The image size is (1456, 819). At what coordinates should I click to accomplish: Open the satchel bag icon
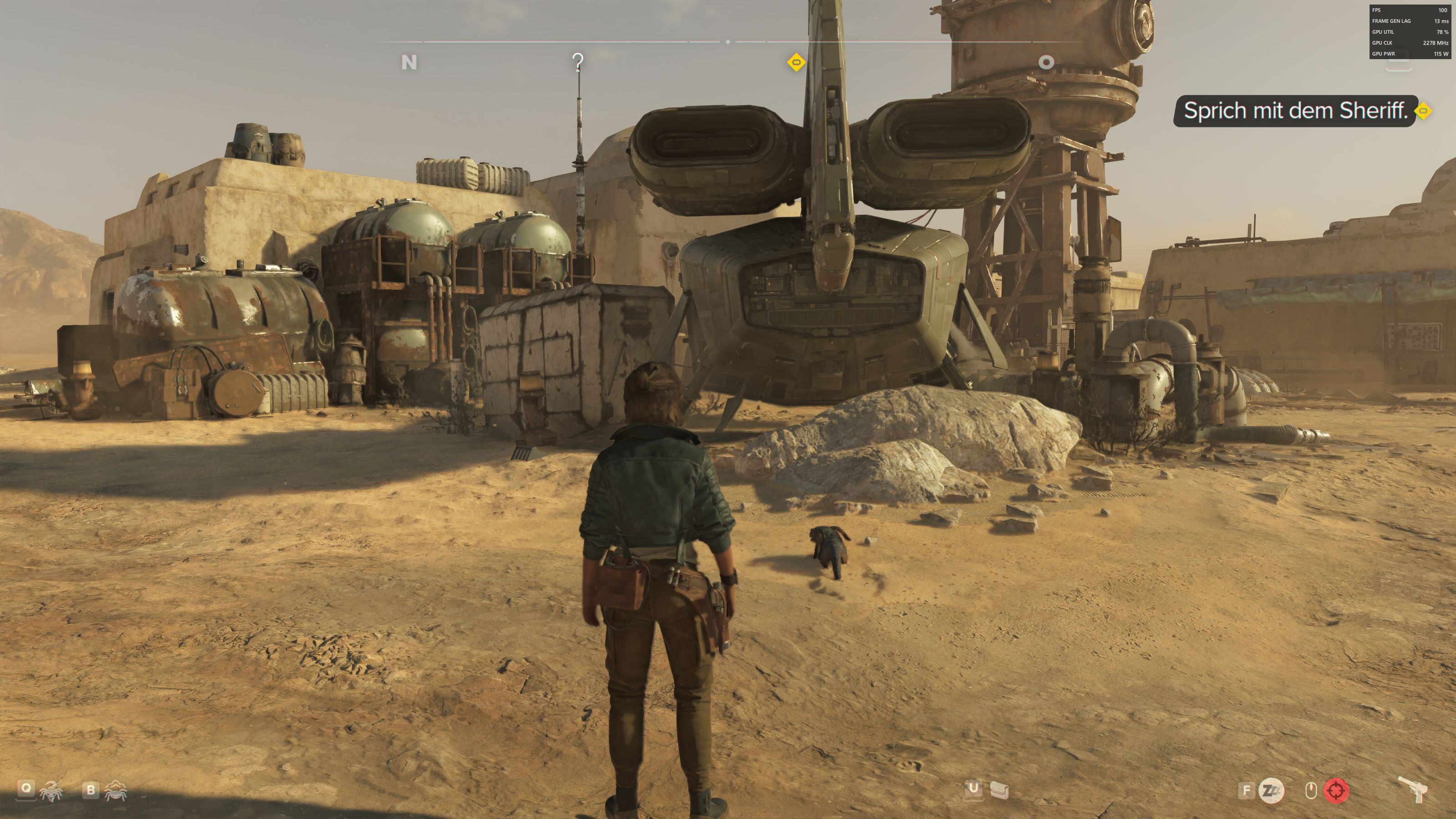pos(999,790)
